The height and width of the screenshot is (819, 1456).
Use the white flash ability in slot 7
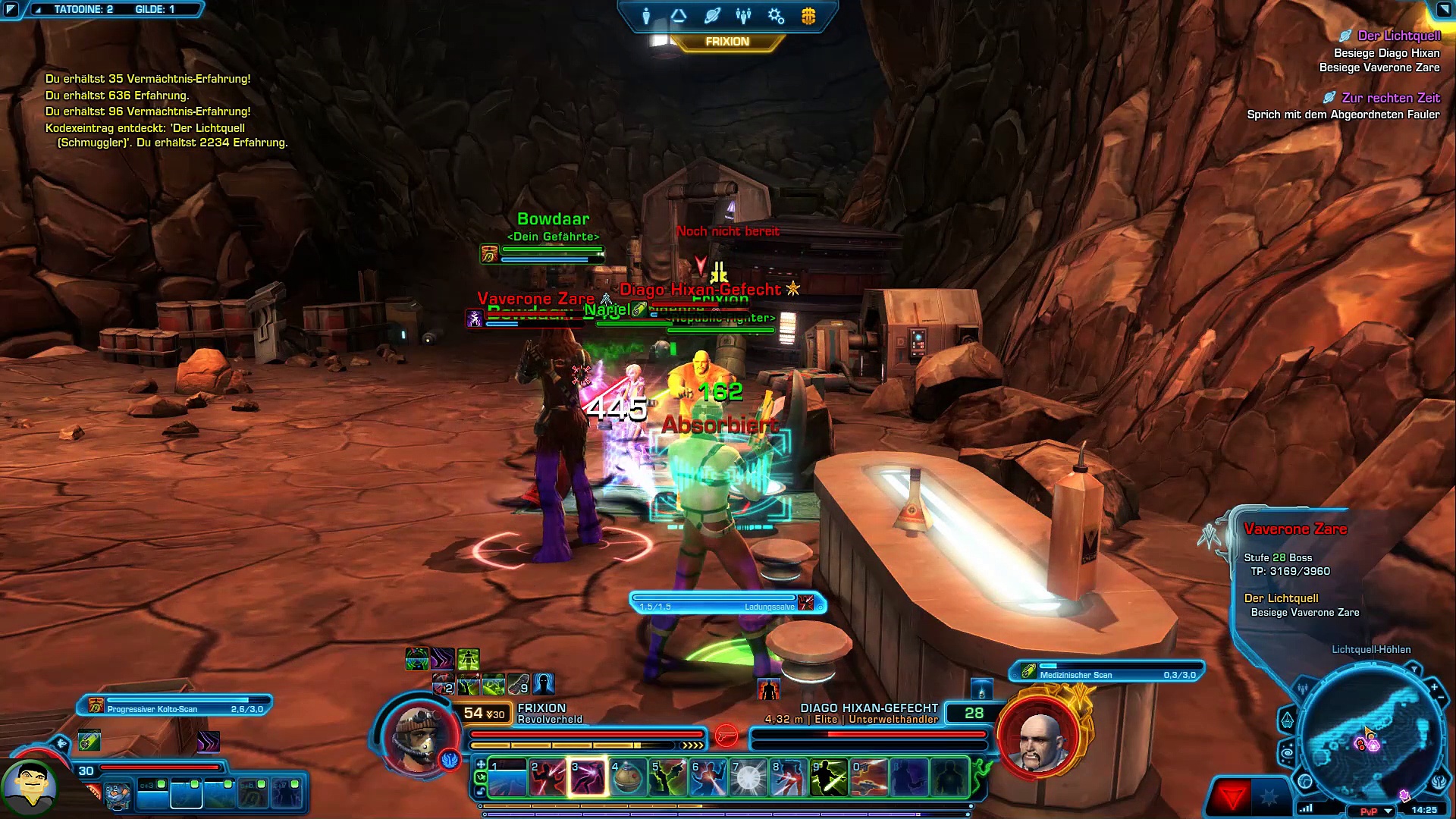pyautogui.click(x=748, y=777)
